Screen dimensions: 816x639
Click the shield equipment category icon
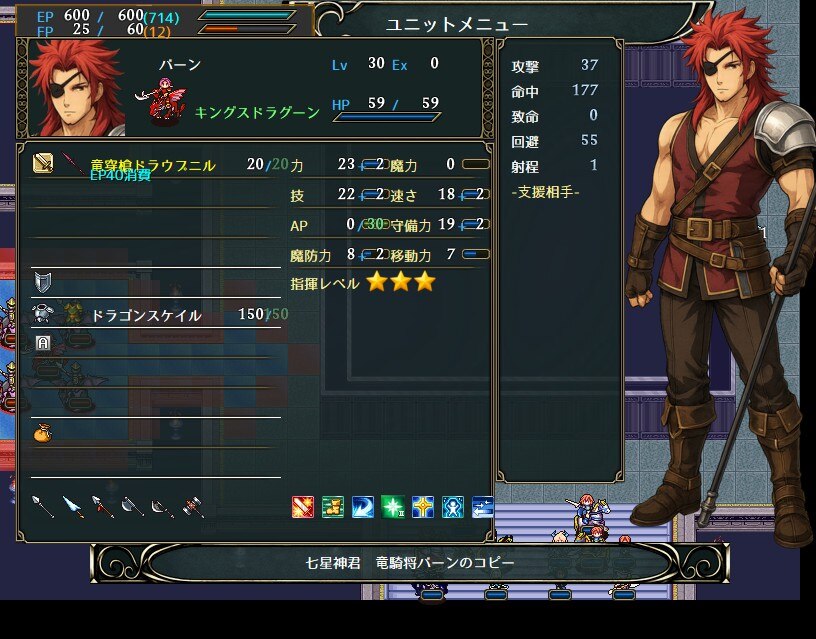(x=43, y=280)
